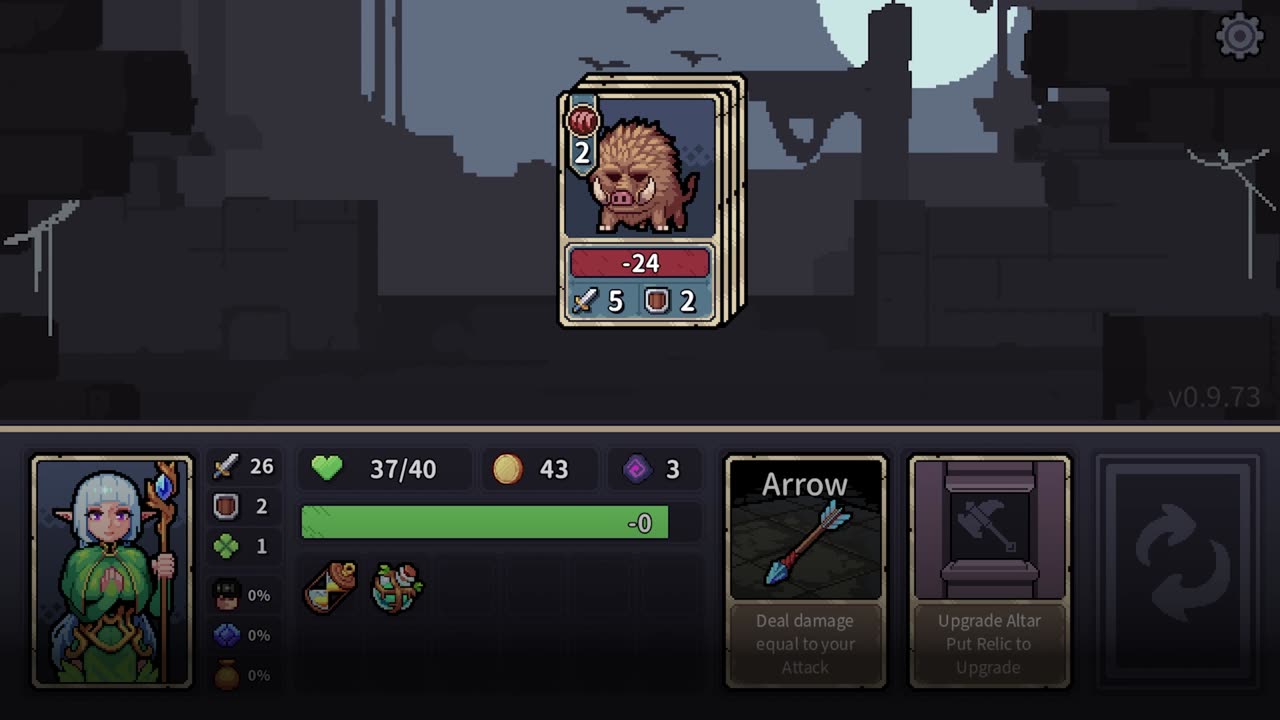Select the elf mage character portrait

(112, 571)
